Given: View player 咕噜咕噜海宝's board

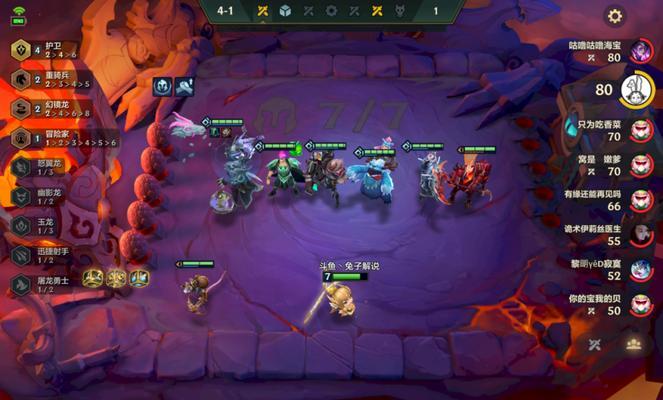Looking at the screenshot, I should point(641,52).
